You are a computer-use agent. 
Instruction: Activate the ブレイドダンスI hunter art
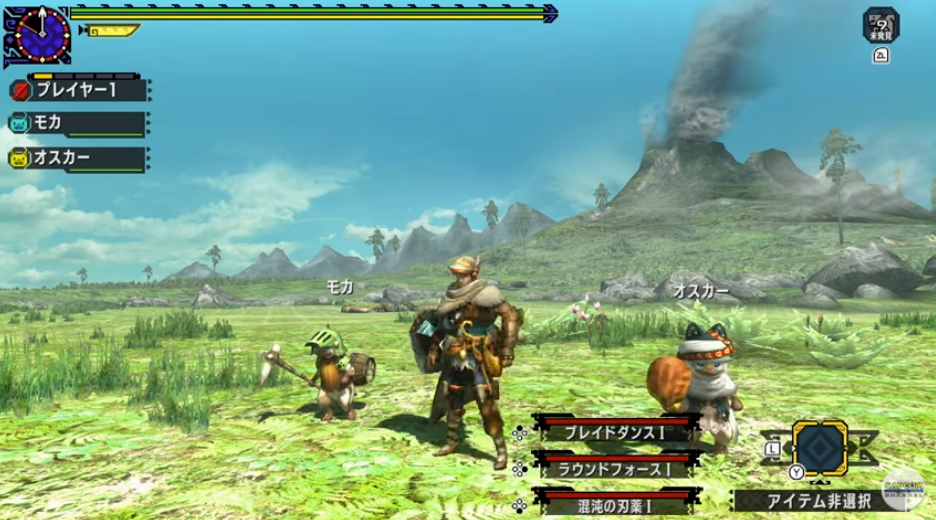(614, 433)
